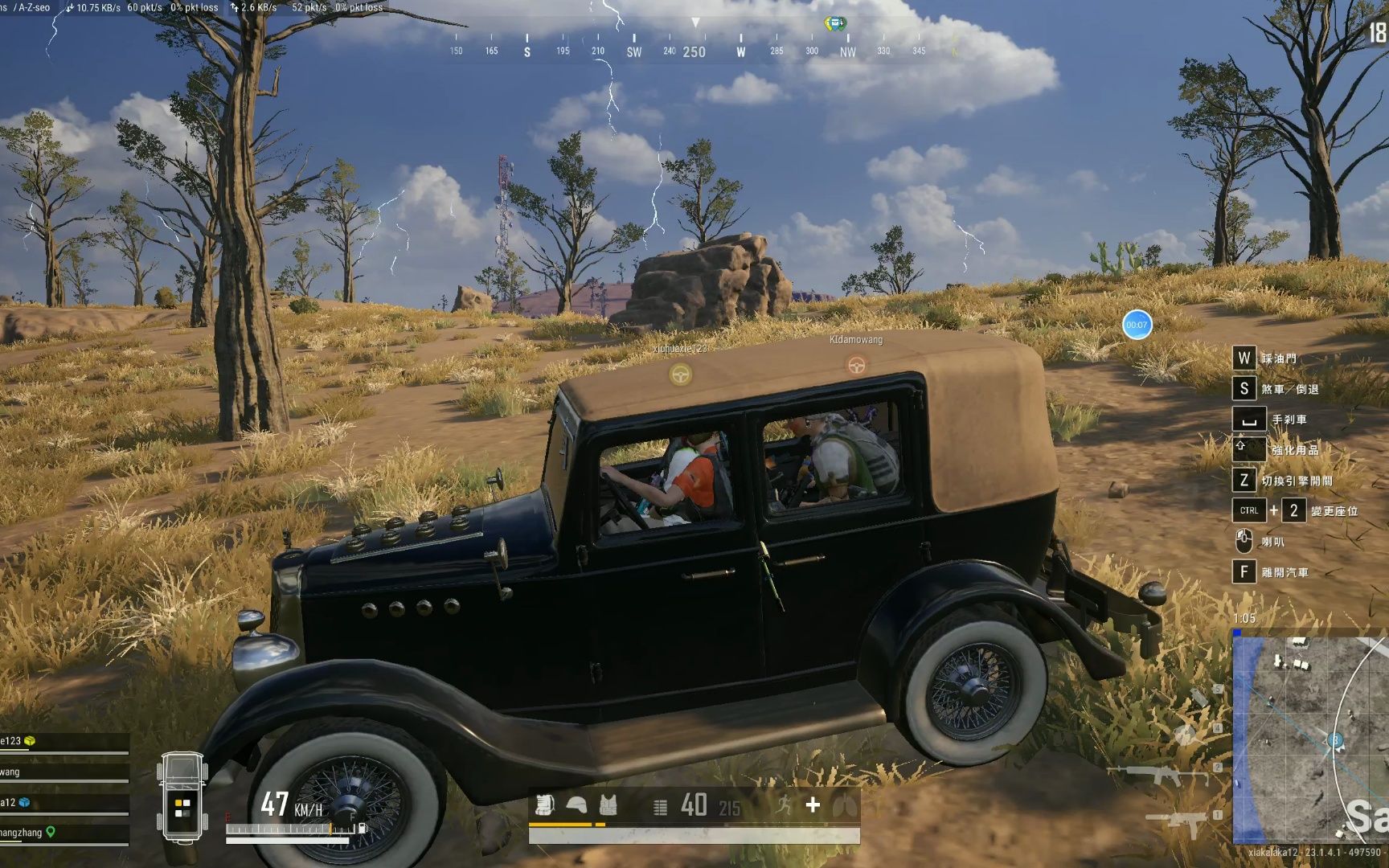Click the vehicle seat layout diagram
The width and height of the screenshot is (1389, 868).
coord(182,797)
